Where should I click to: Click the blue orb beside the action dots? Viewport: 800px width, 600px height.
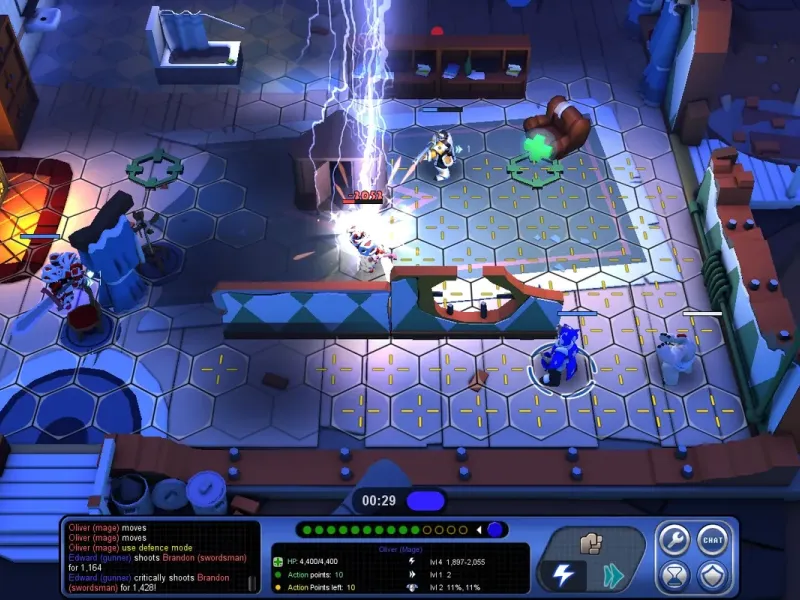click(496, 529)
